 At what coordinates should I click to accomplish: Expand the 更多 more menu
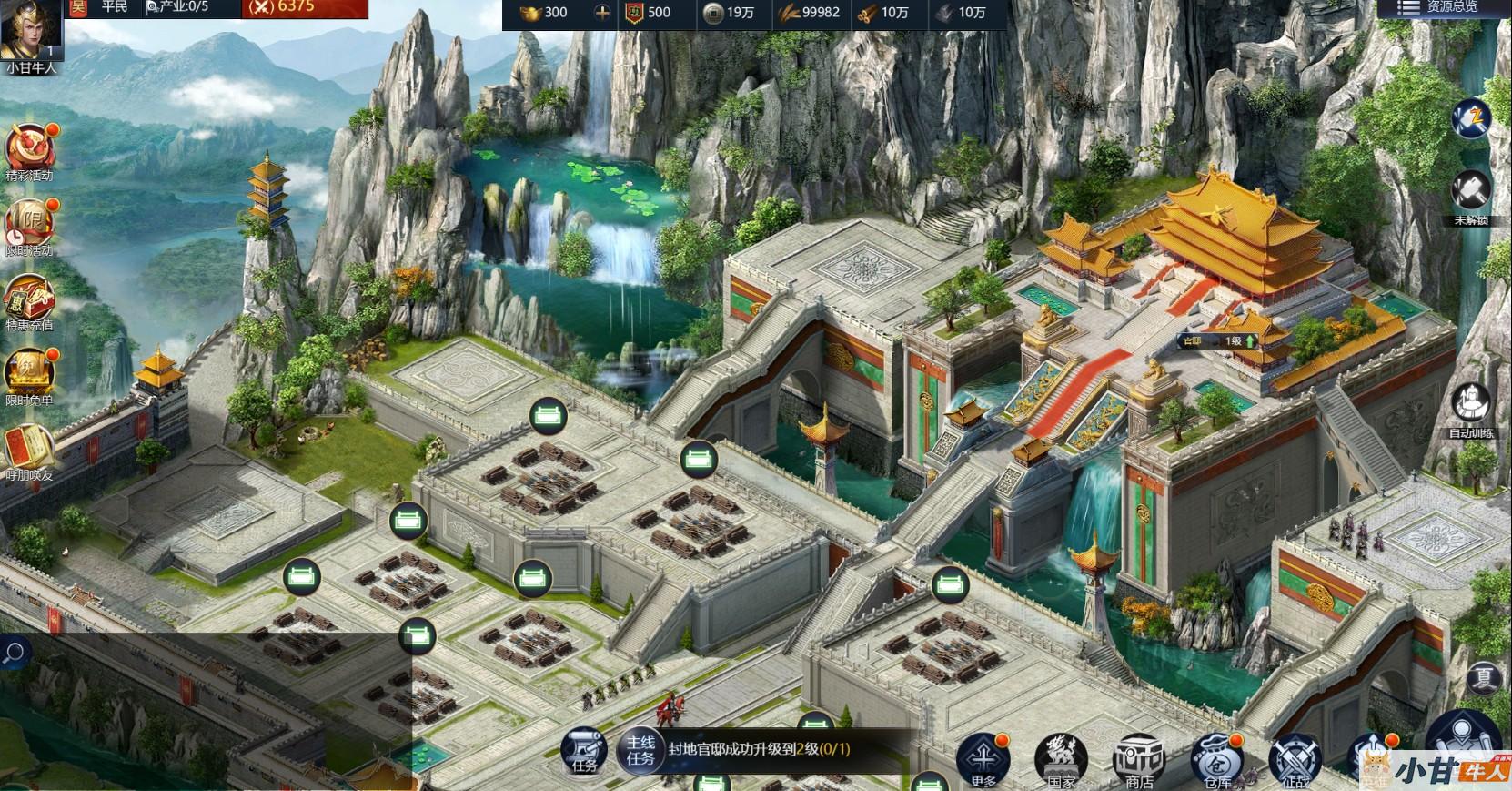coord(983,756)
